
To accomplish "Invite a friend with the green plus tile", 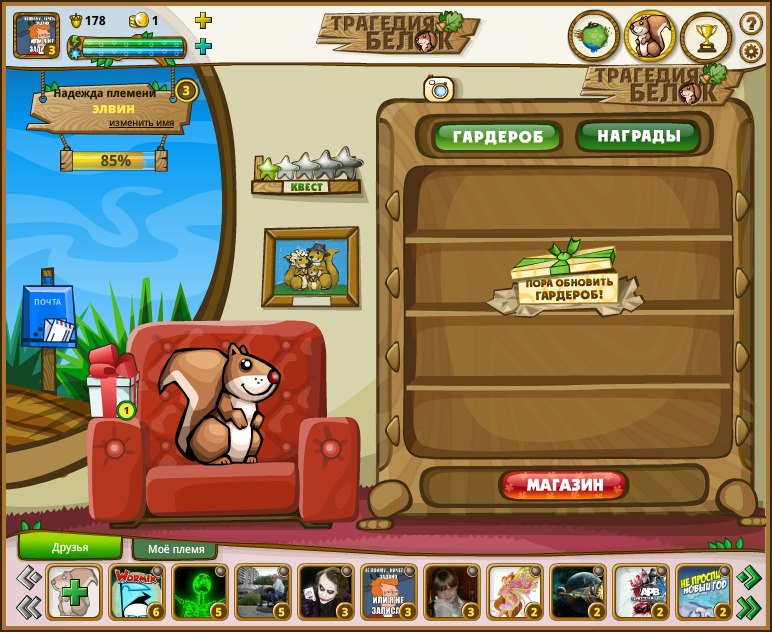I will tap(74, 592).
